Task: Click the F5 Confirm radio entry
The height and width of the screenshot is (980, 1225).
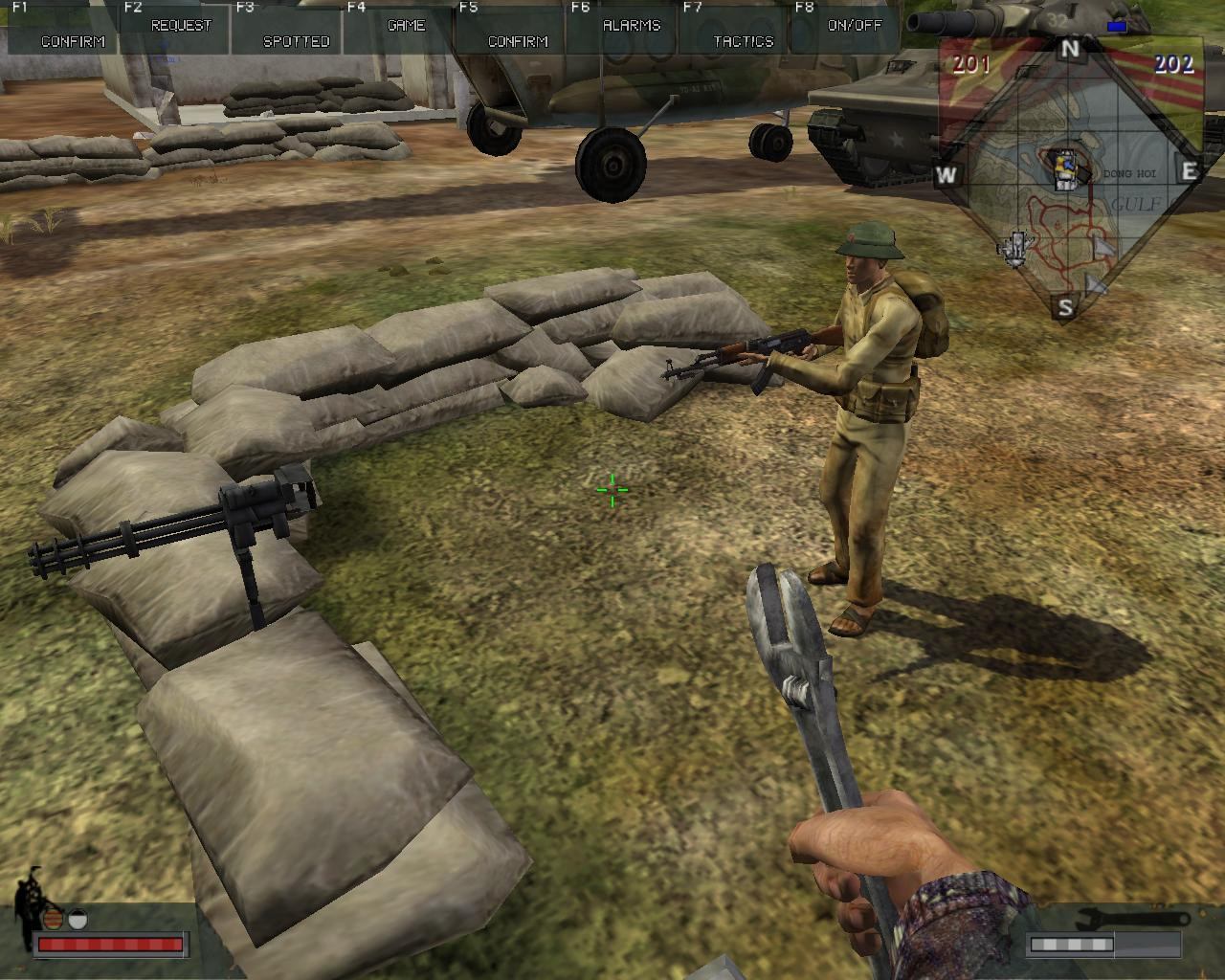Action: (x=518, y=41)
